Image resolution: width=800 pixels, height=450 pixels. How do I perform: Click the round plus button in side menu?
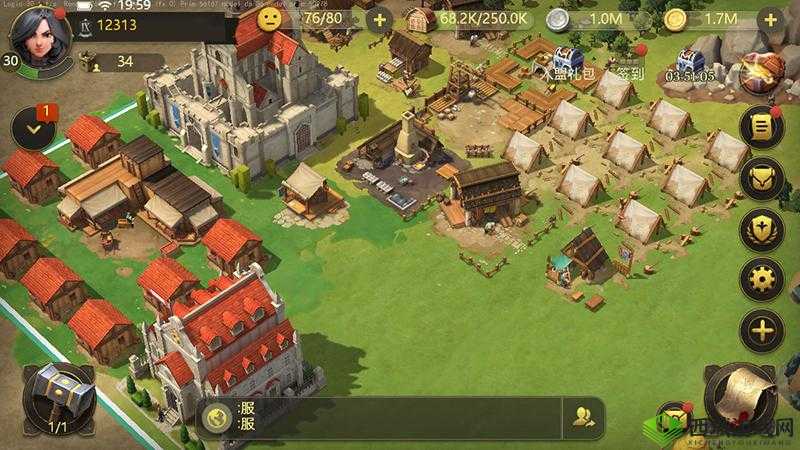tap(761, 331)
